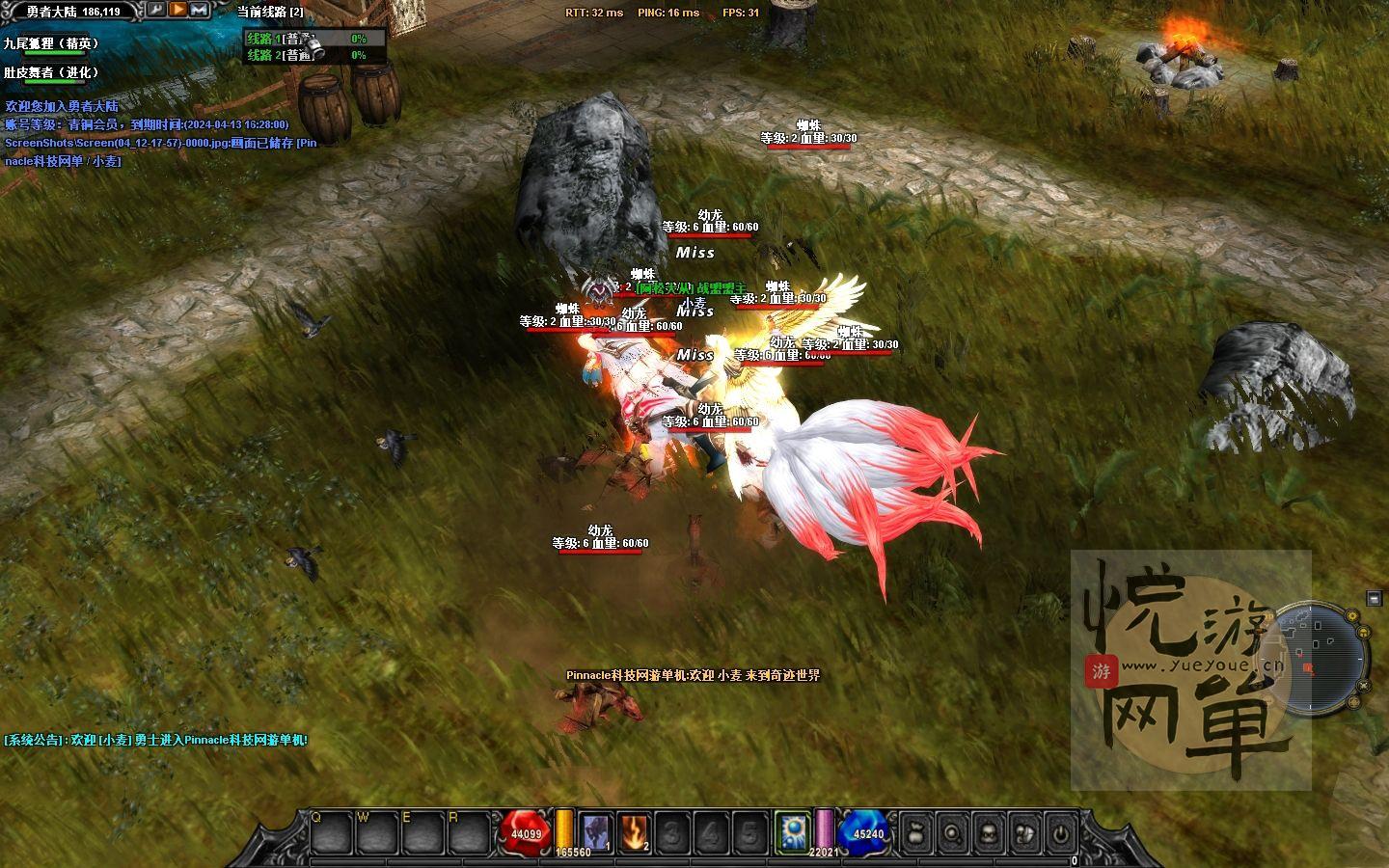Click the orange play arrow button
Image resolution: width=1389 pixels, height=868 pixels.
[x=178, y=10]
